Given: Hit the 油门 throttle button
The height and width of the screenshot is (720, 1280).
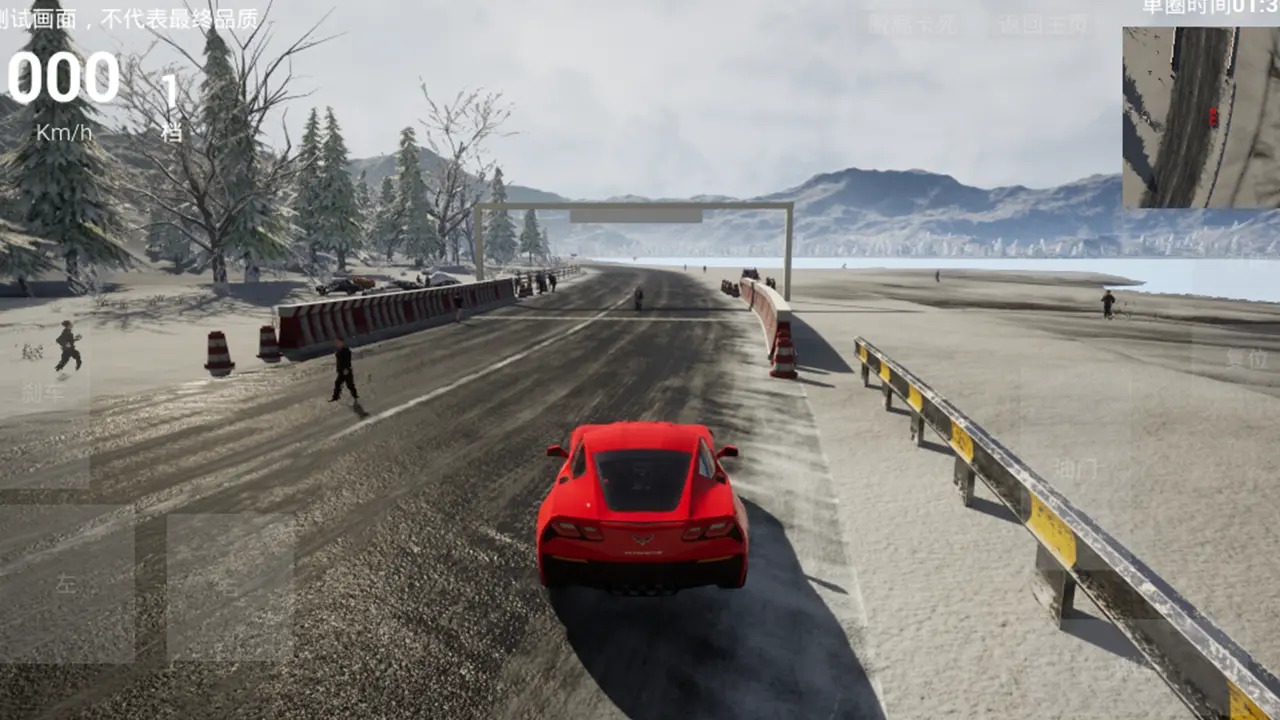Looking at the screenshot, I should tap(1076, 468).
